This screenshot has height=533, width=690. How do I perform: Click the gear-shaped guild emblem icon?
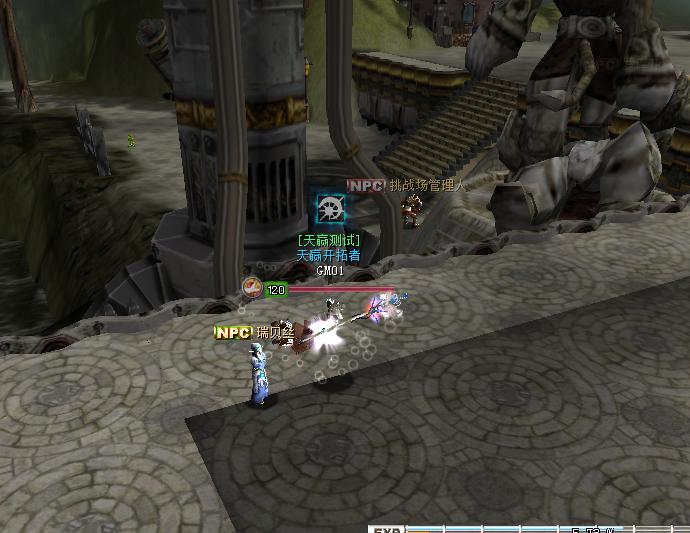coord(331,209)
